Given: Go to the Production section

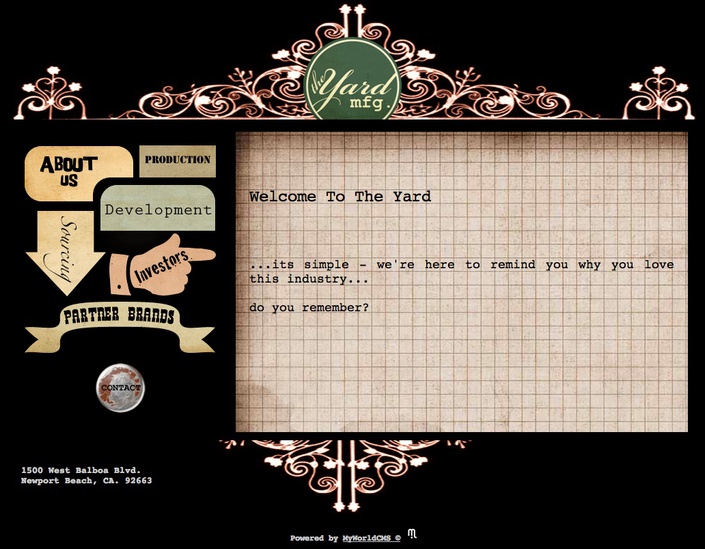Looking at the screenshot, I should (x=177, y=160).
